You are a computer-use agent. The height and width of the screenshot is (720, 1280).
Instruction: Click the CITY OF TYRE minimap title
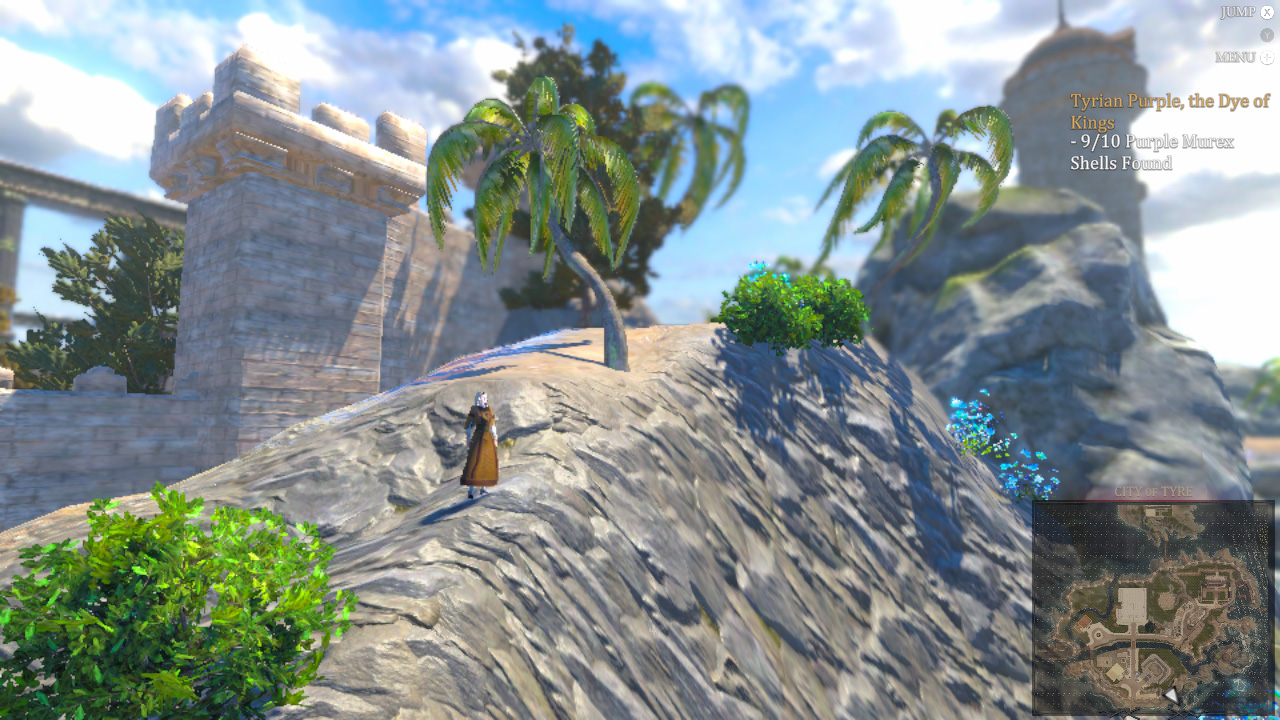(1153, 491)
